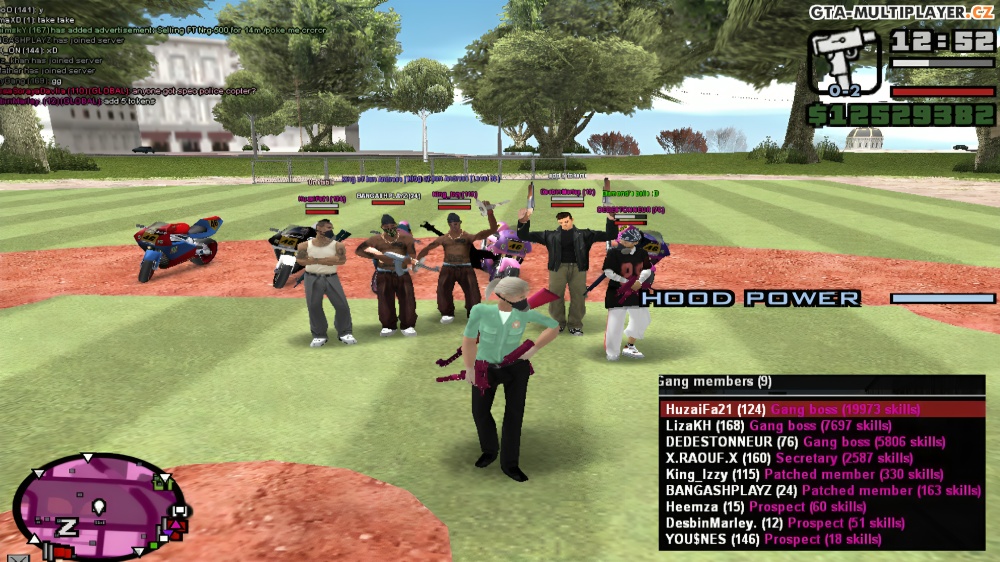Click the GTA-MULTIPLAYER.CZ watermark
Image resolution: width=1000 pixels, height=562 pixels.
pyautogui.click(x=901, y=11)
